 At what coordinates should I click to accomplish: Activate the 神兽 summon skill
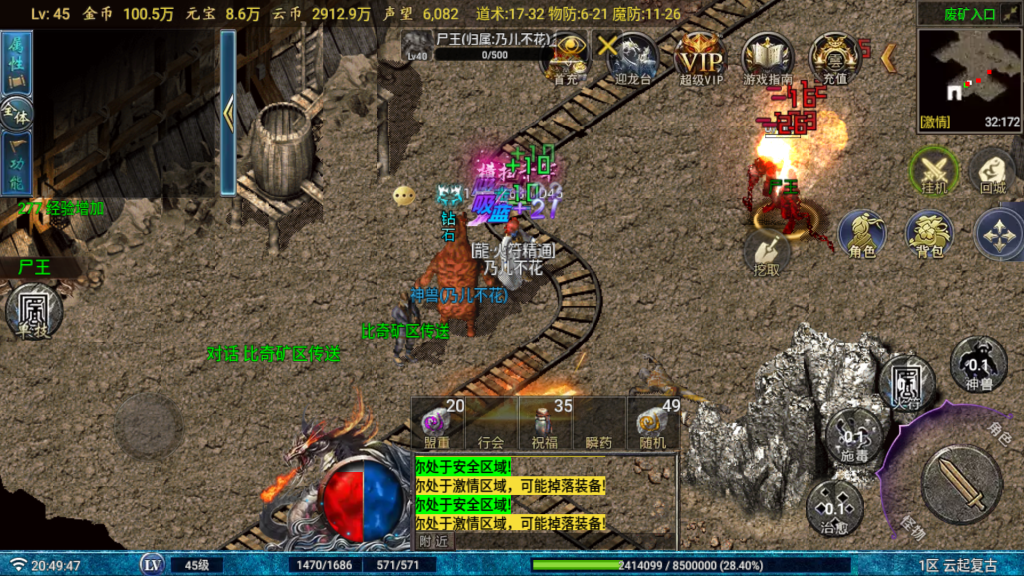(978, 362)
